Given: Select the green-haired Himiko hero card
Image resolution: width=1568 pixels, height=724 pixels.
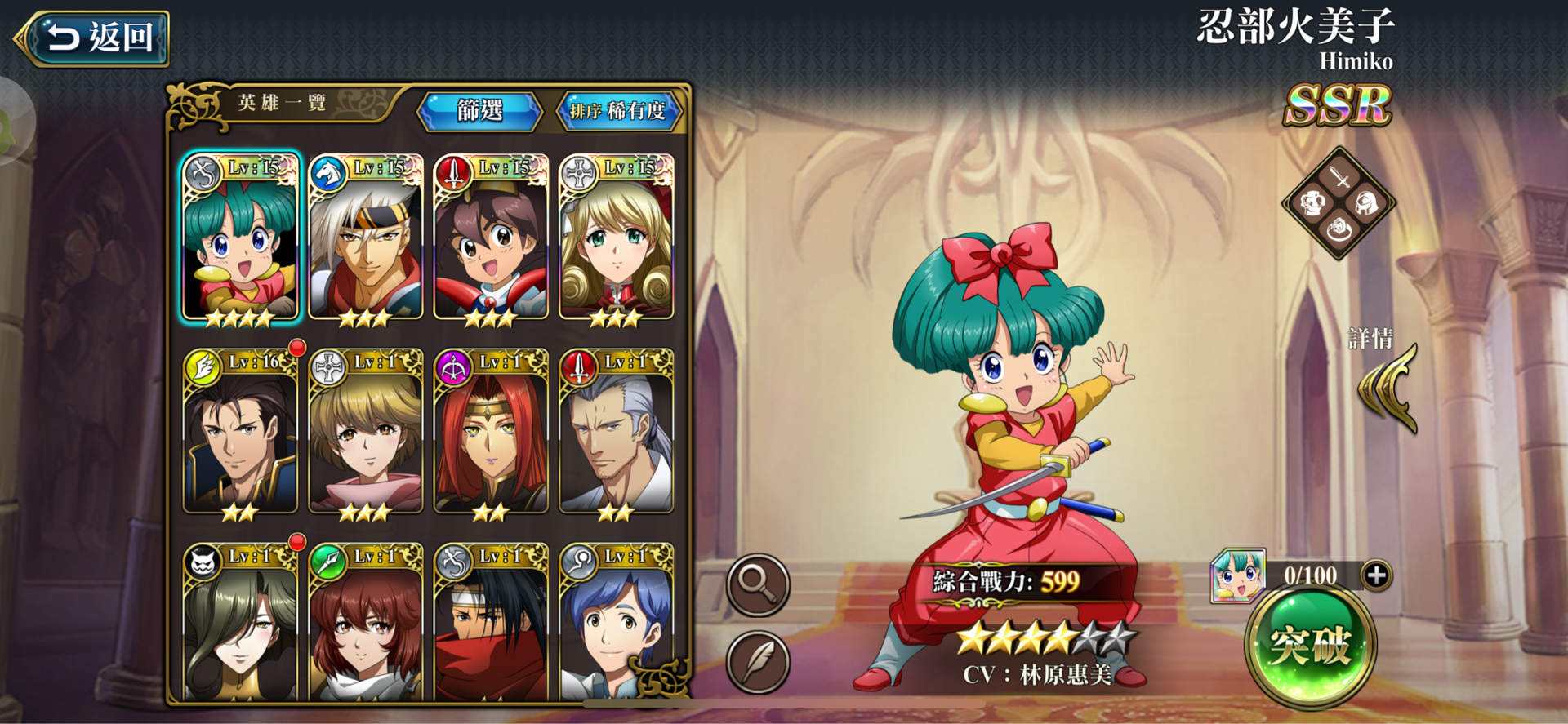Looking at the screenshot, I should pos(240,238).
